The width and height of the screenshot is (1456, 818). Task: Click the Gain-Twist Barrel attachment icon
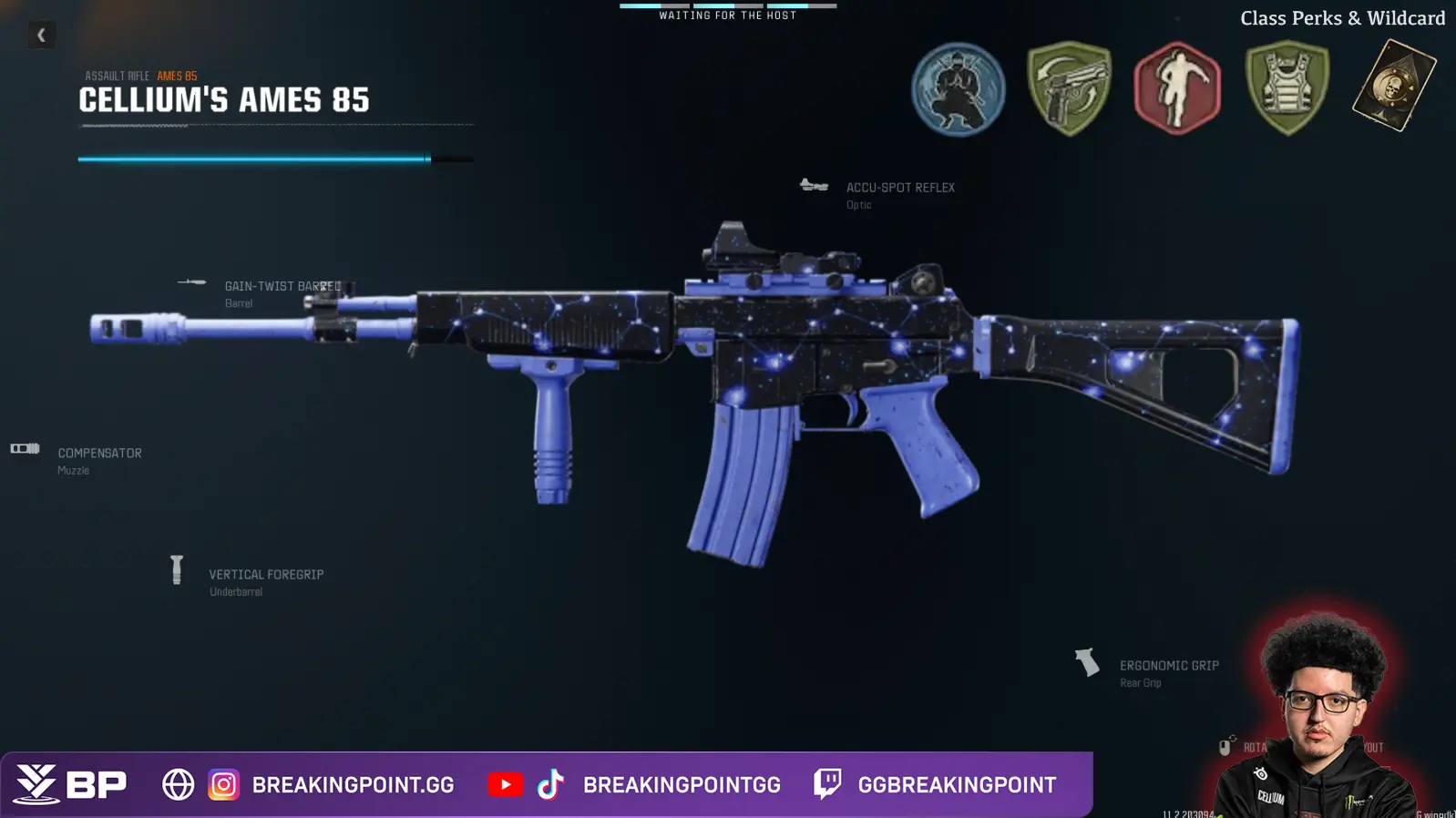pos(191,283)
